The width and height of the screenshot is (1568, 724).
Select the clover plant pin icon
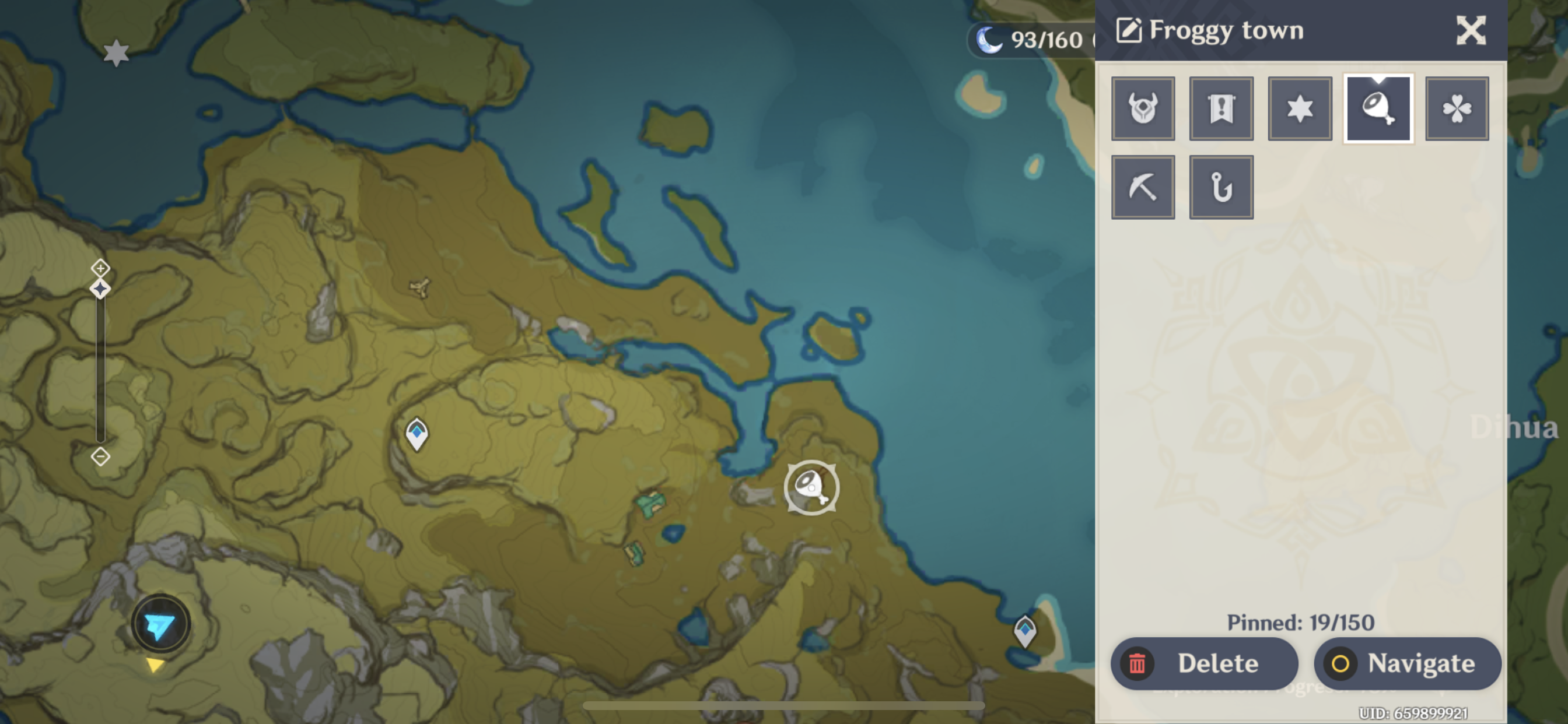(1457, 109)
